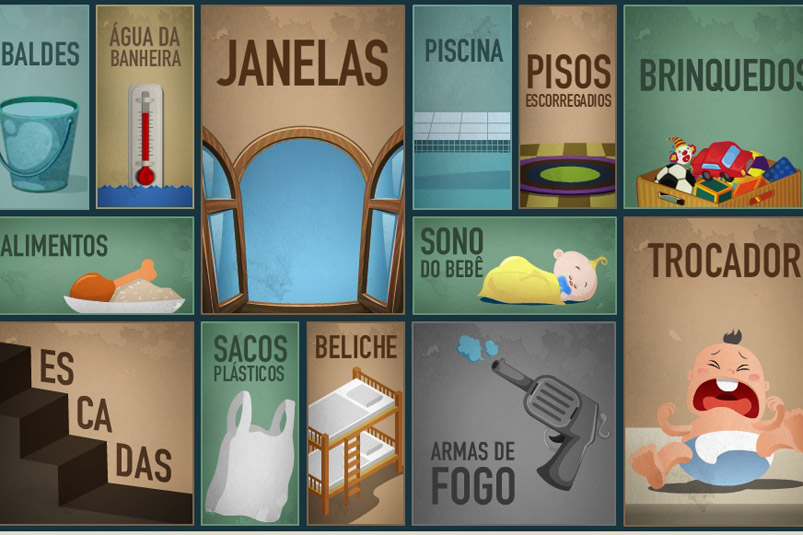
Task: Select the Alimentos food tile
Action: click(95, 266)
